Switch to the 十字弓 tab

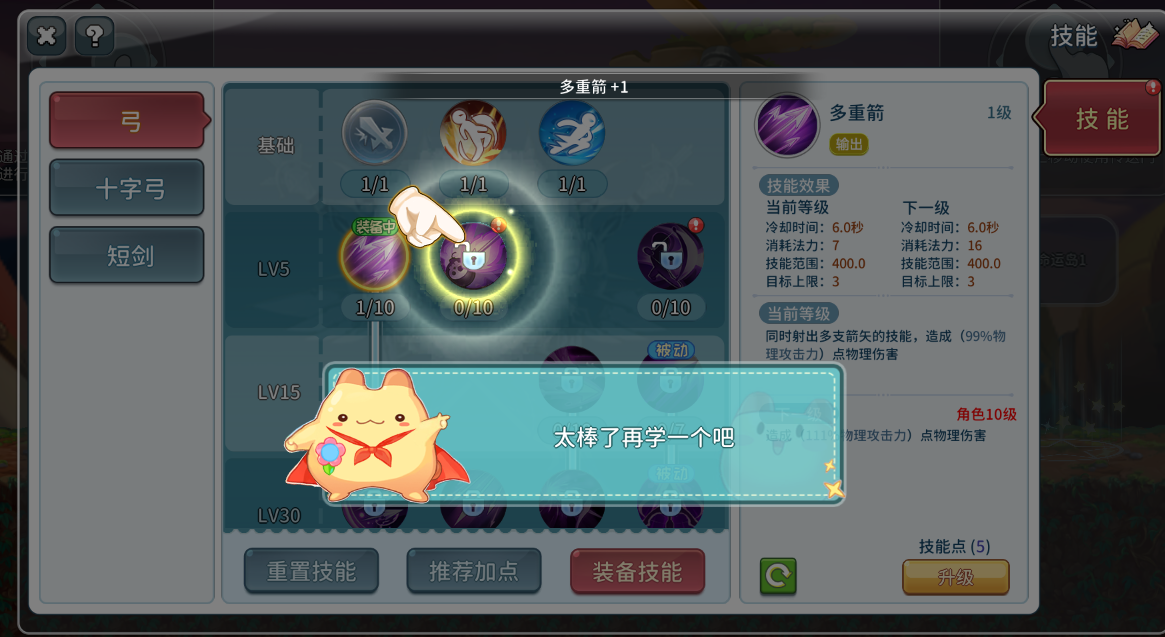point(127,188)
